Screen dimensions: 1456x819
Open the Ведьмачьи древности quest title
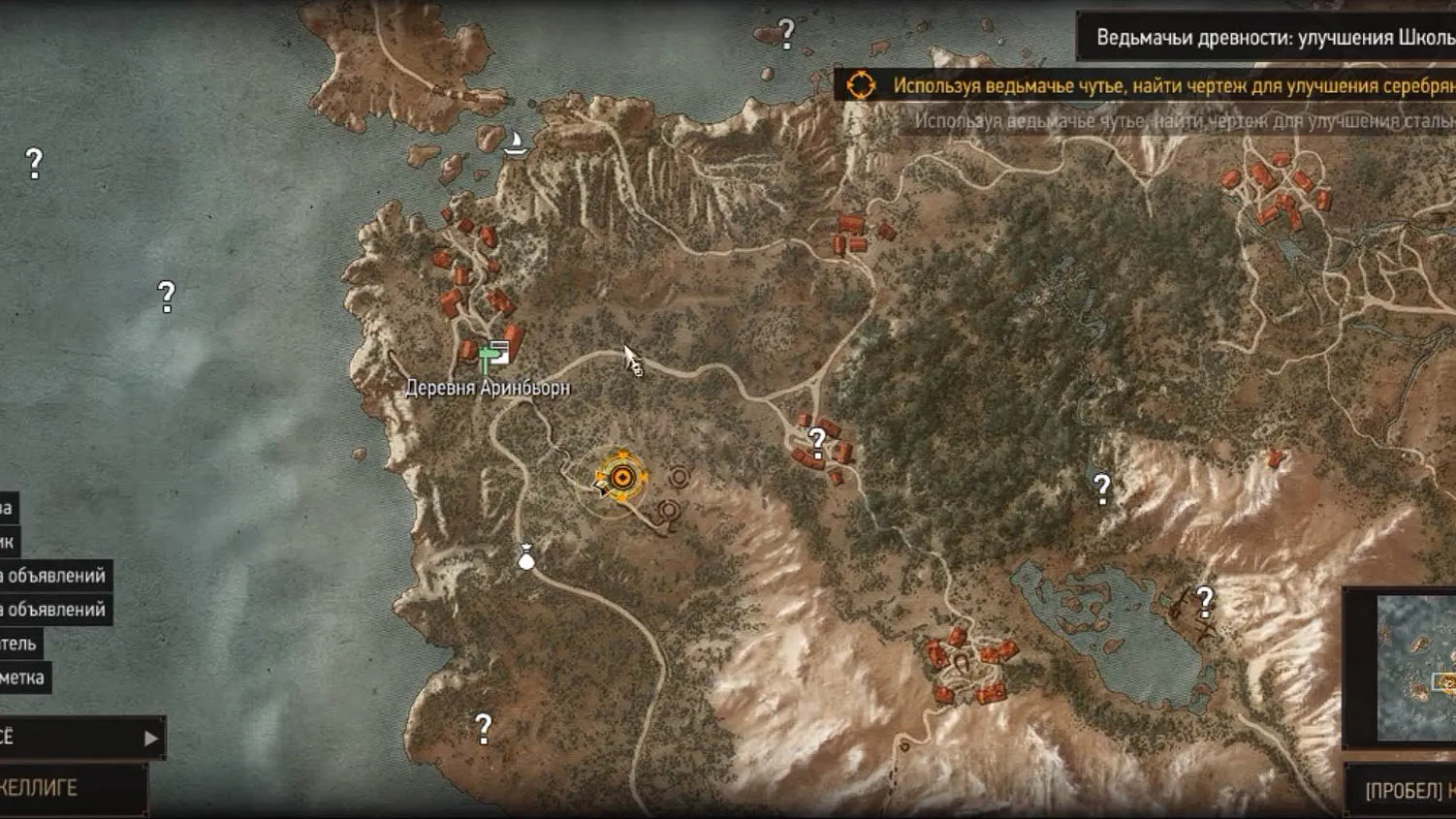[1270, 38]
